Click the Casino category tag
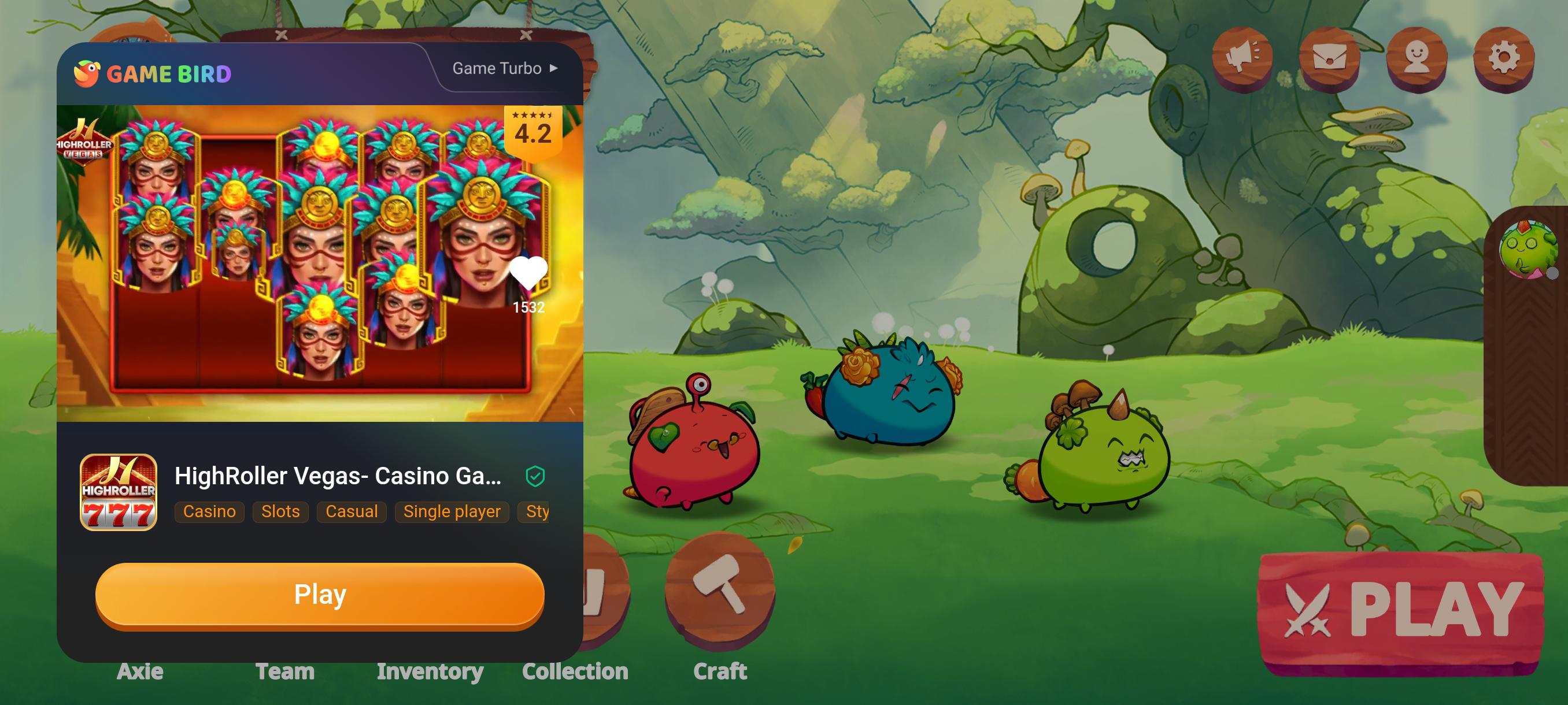The height and width of the screenshot is (705, 1568). click(209, 511)
